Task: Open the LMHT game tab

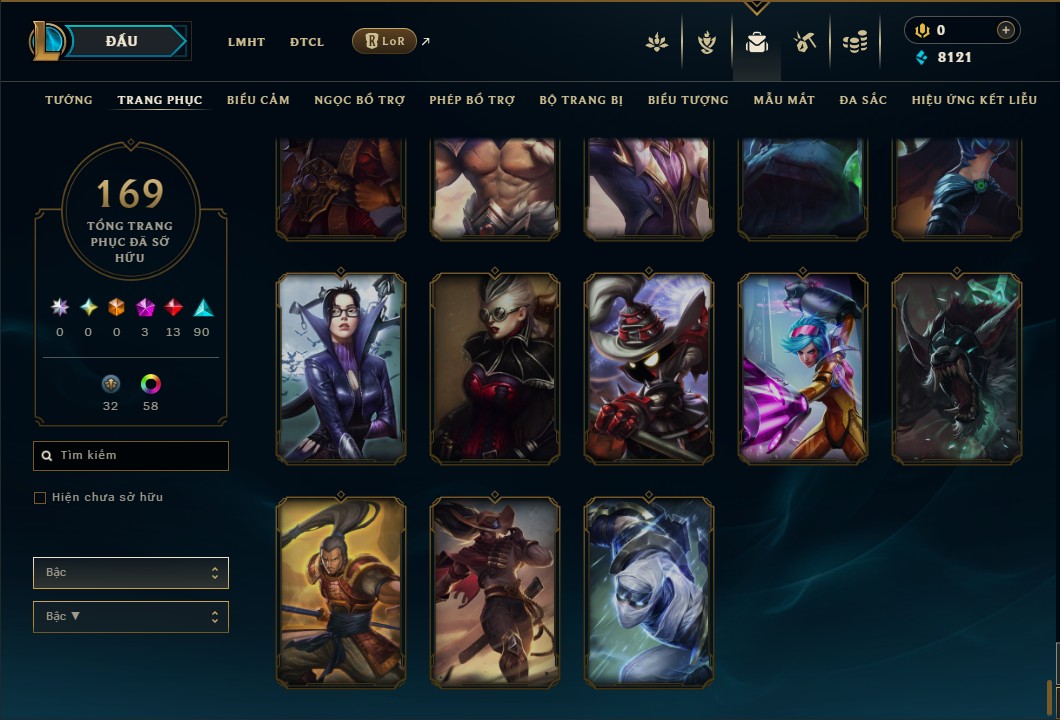Action: point(246,42)
